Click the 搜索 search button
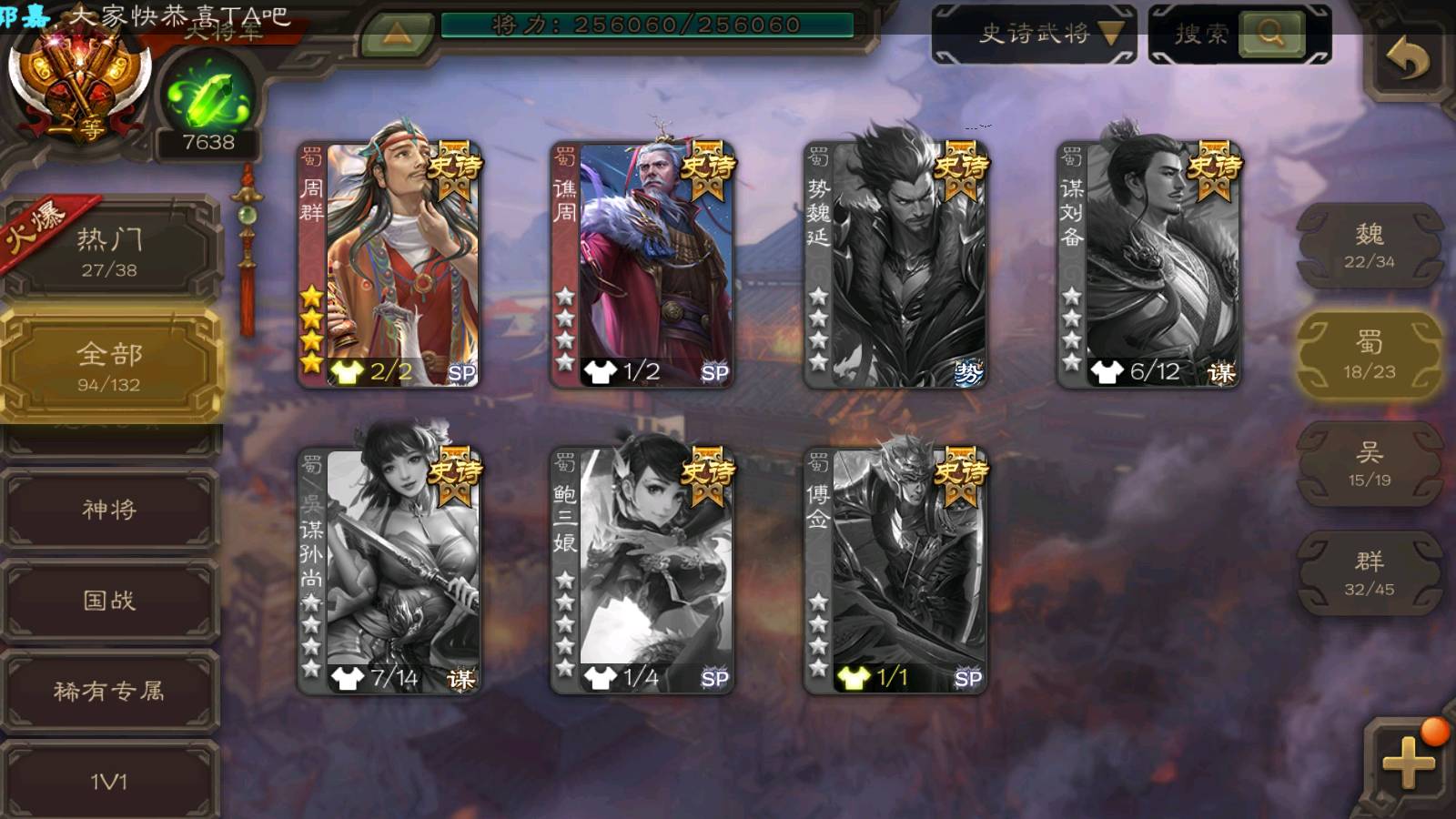 1270,35
